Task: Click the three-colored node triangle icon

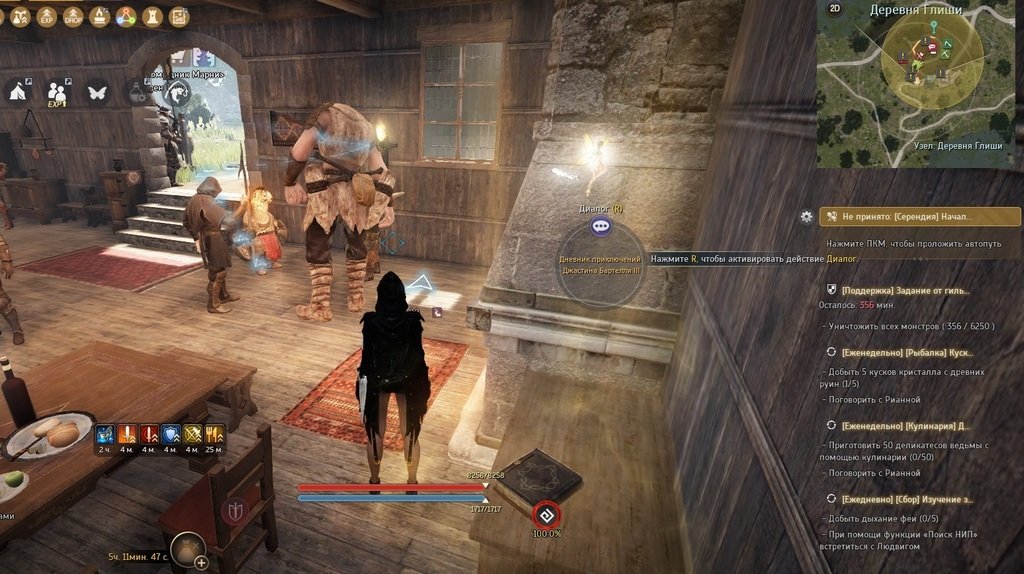Action: pyautogui.click(x=125, y=17)
